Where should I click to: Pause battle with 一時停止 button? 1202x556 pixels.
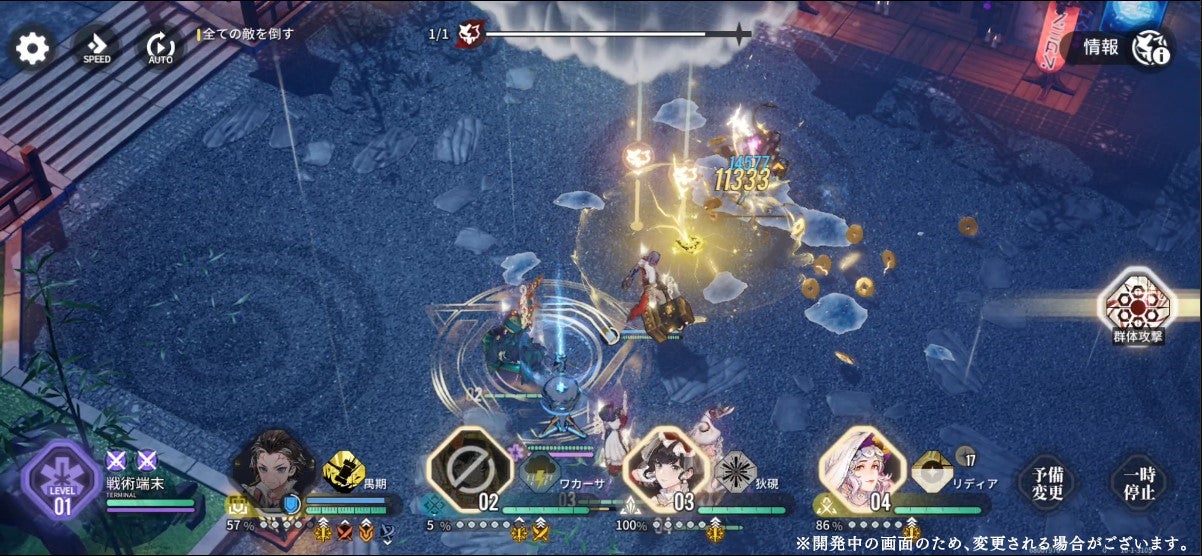click(1139, 483)
